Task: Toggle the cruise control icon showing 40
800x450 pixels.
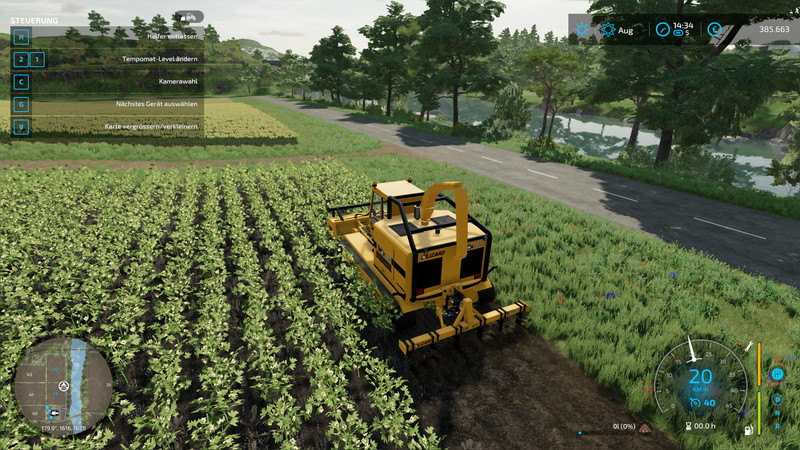Action: pyautogui.click(x=696, y=402)
